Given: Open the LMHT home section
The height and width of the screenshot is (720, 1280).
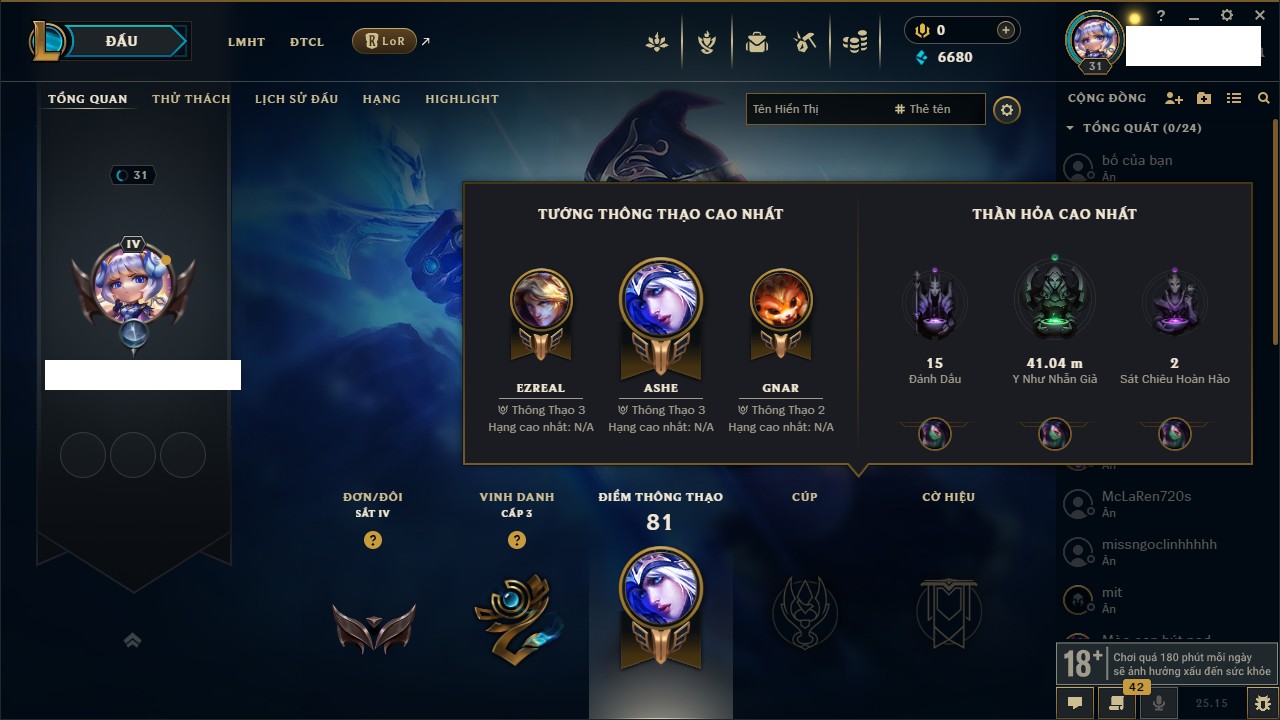Looking at the screenshot, I should pyautogui.click(x=246, y=42).
